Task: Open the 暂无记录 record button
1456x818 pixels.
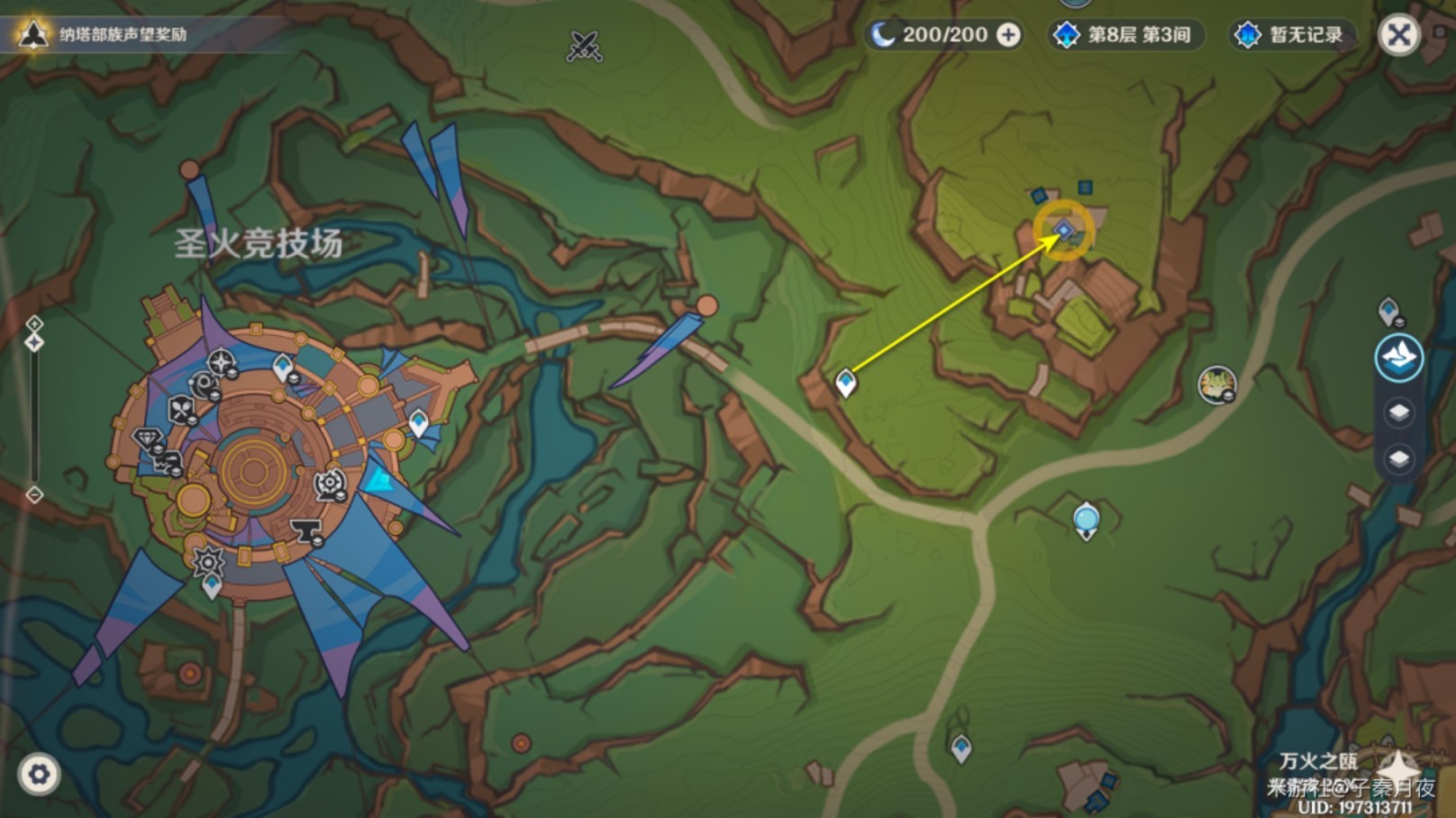Action: click(x=1291, y=35)
